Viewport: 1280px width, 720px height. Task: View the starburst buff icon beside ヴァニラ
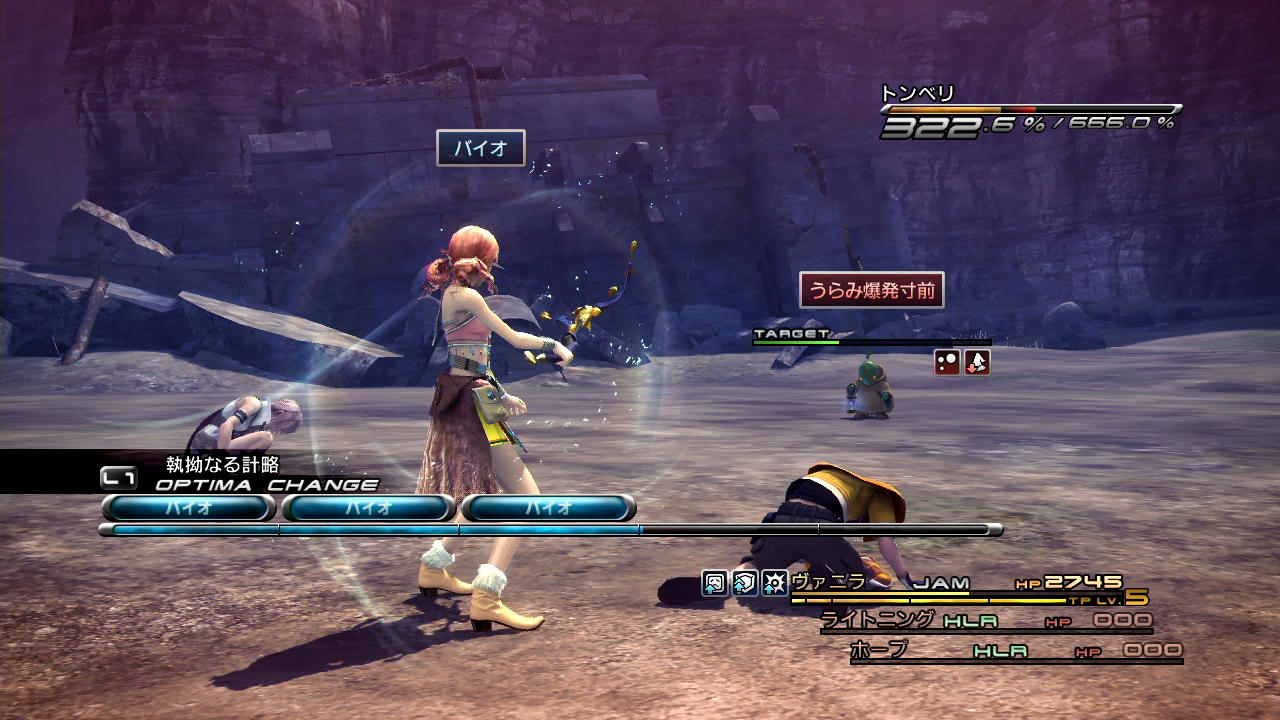tap(774, 583)
